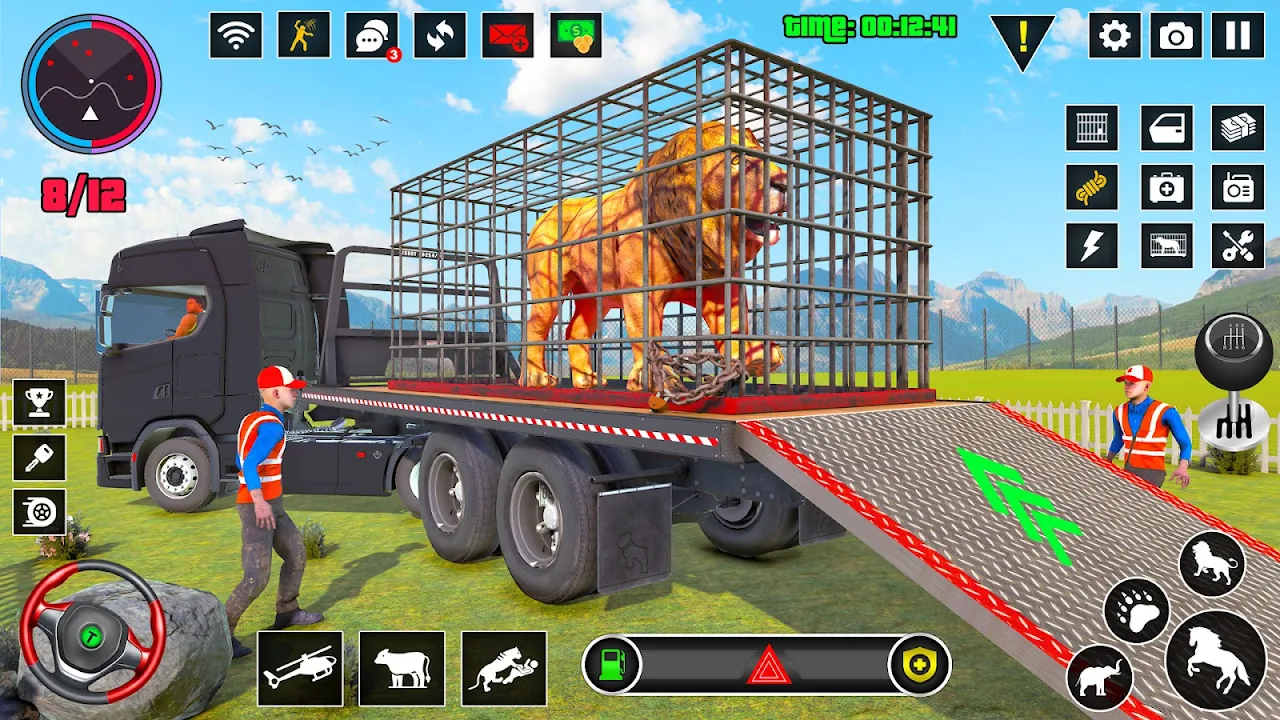Open the wrench and screwdriver repair icon
Screen dimensions: 1280x720
click(1238, 245)
